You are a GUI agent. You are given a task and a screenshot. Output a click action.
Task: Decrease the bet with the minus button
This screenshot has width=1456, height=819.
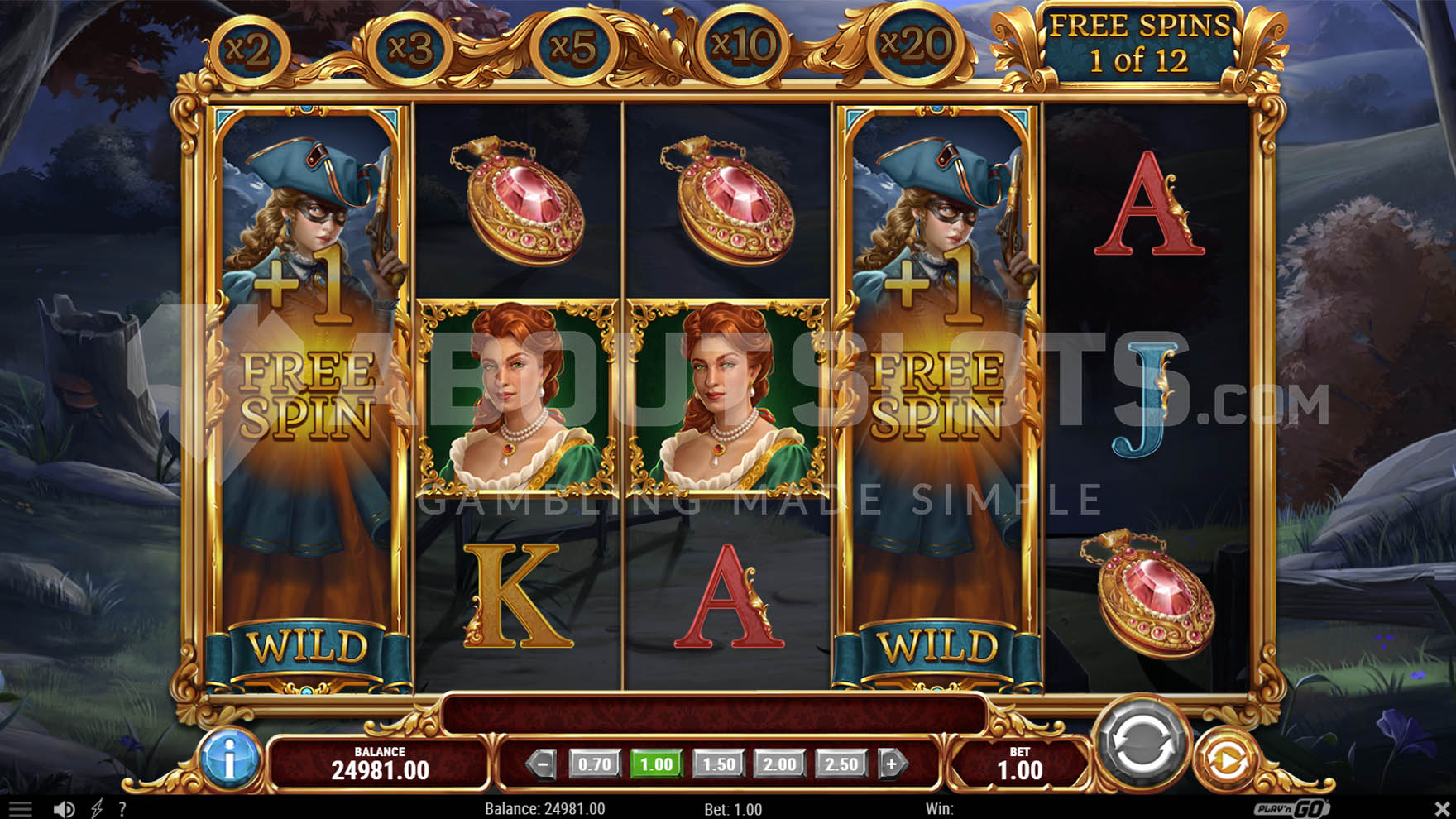coord(542,764)
